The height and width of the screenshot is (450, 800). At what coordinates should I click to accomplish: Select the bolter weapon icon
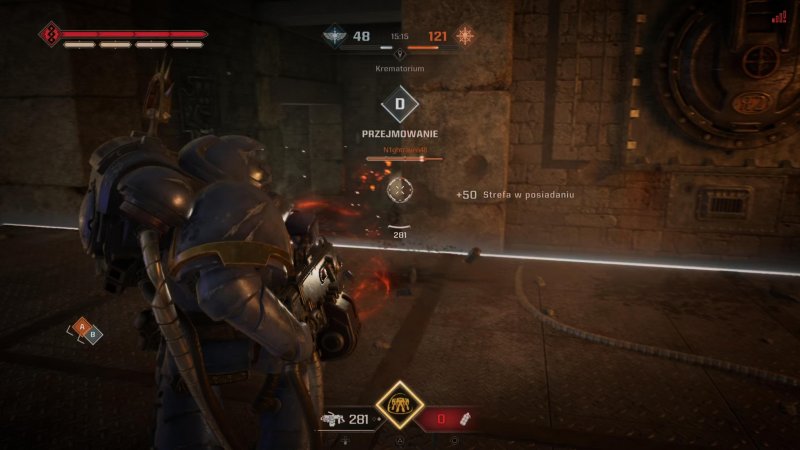click(x=330, y=420)
